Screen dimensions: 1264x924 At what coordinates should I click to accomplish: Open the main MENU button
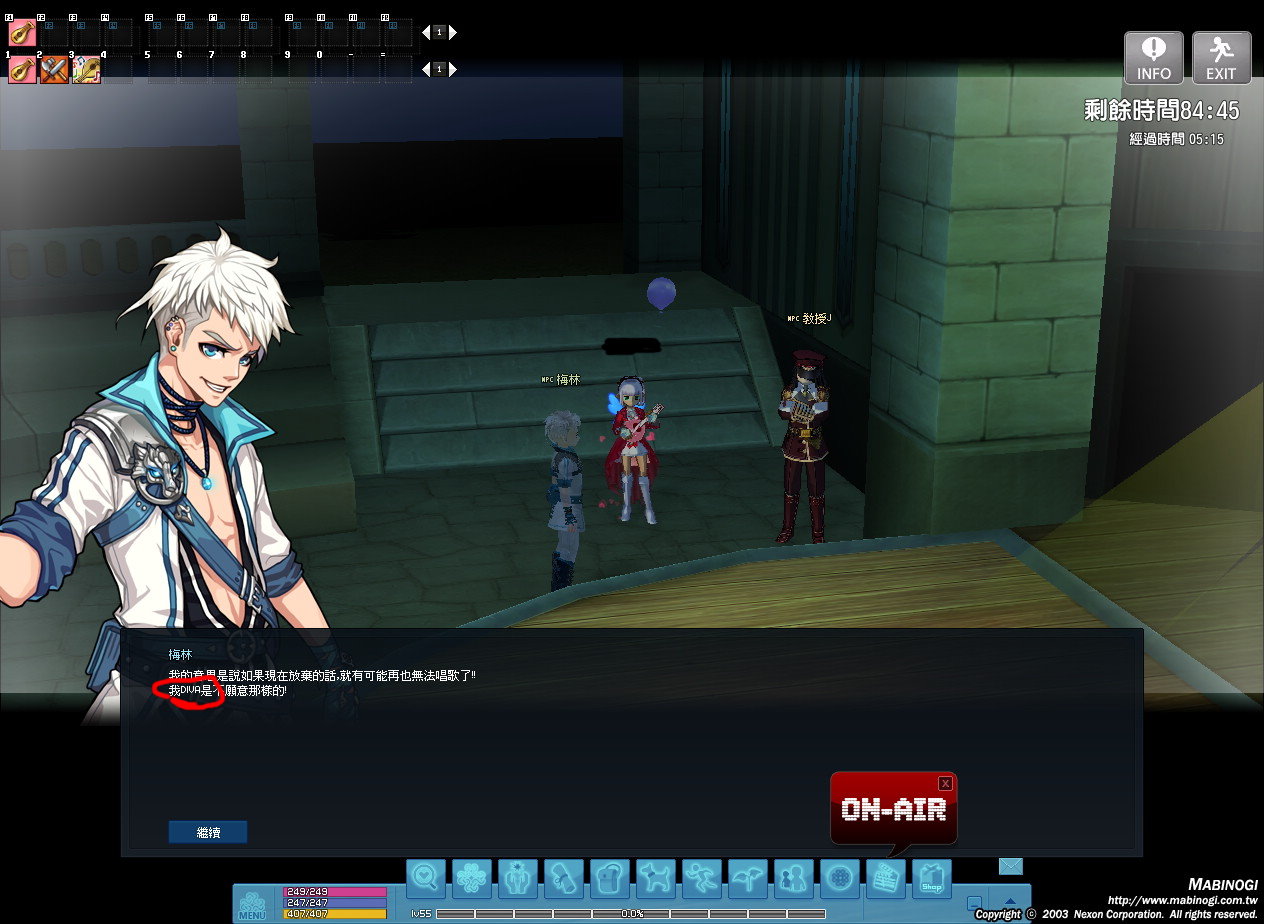point(252,904)
